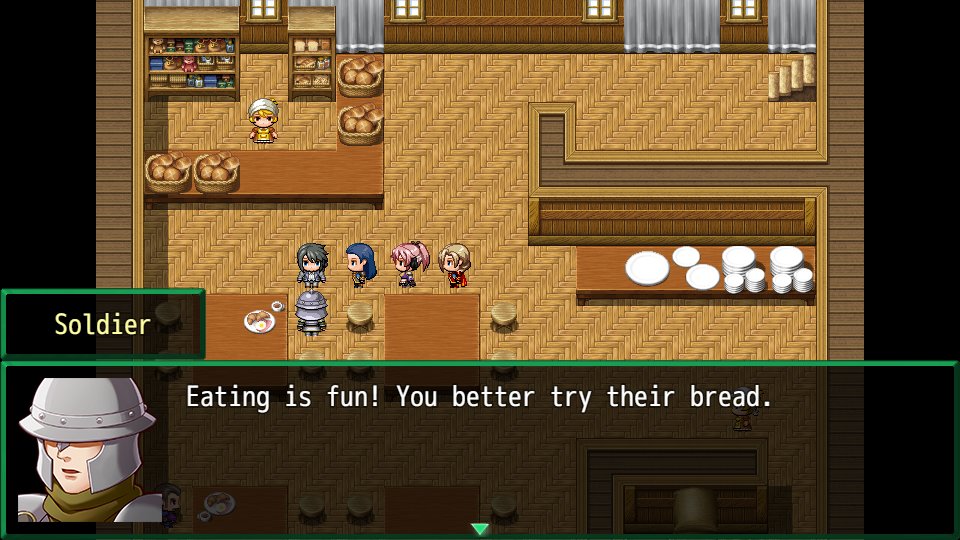Click the green continue arrow in the dialogue
960x540 pixels.
(480, 529)
